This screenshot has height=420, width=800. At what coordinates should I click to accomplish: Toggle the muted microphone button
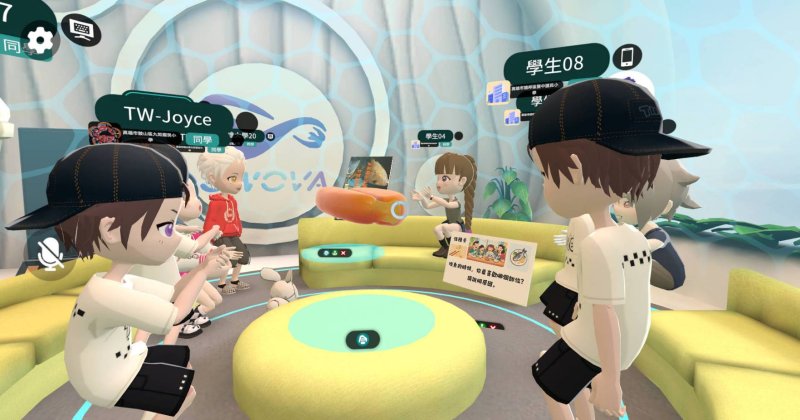(47, 254)
